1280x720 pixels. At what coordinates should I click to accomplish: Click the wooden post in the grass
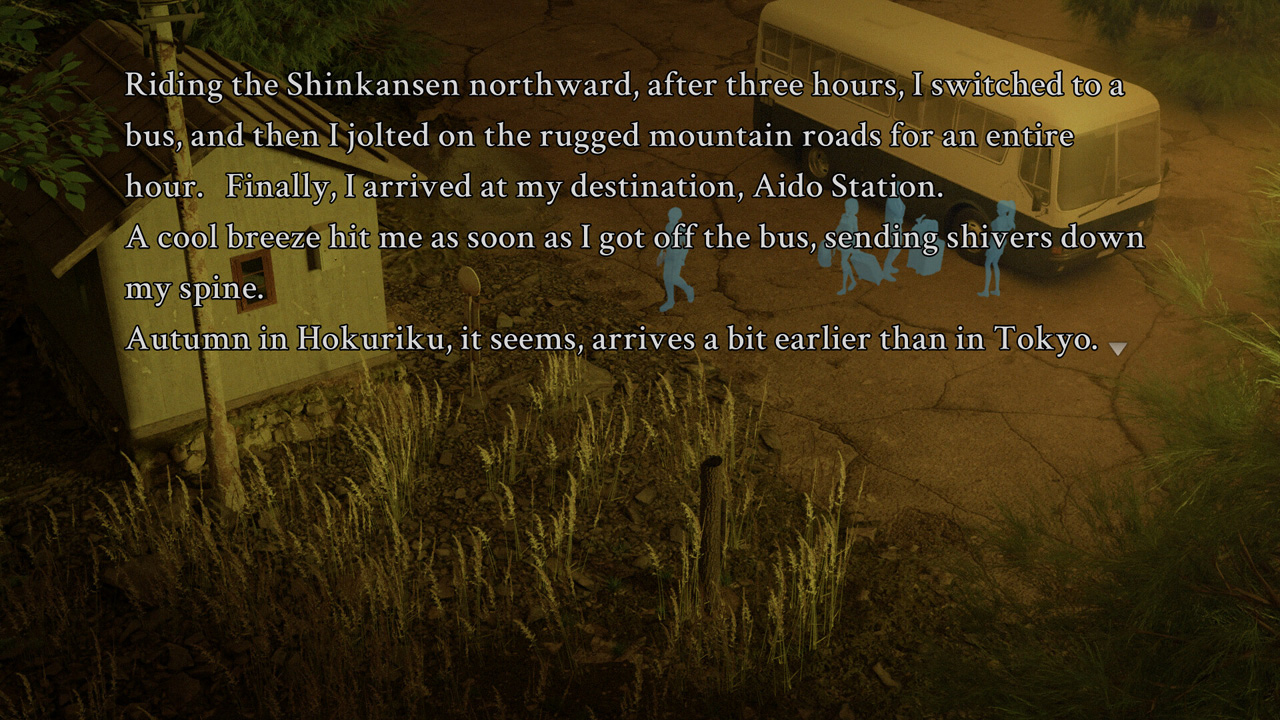coord(712,500)
